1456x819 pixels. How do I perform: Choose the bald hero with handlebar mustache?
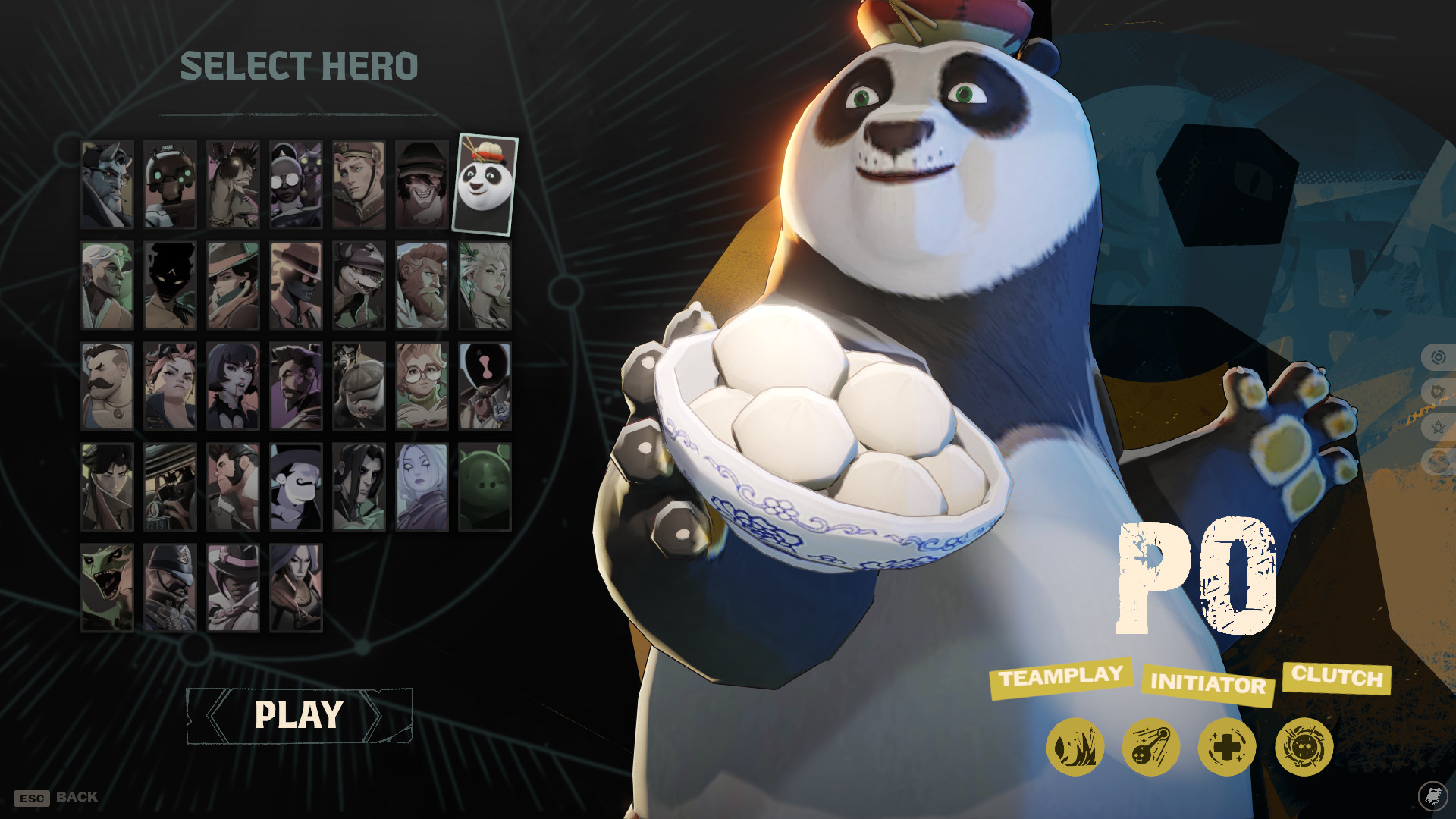tap(107, 386)
